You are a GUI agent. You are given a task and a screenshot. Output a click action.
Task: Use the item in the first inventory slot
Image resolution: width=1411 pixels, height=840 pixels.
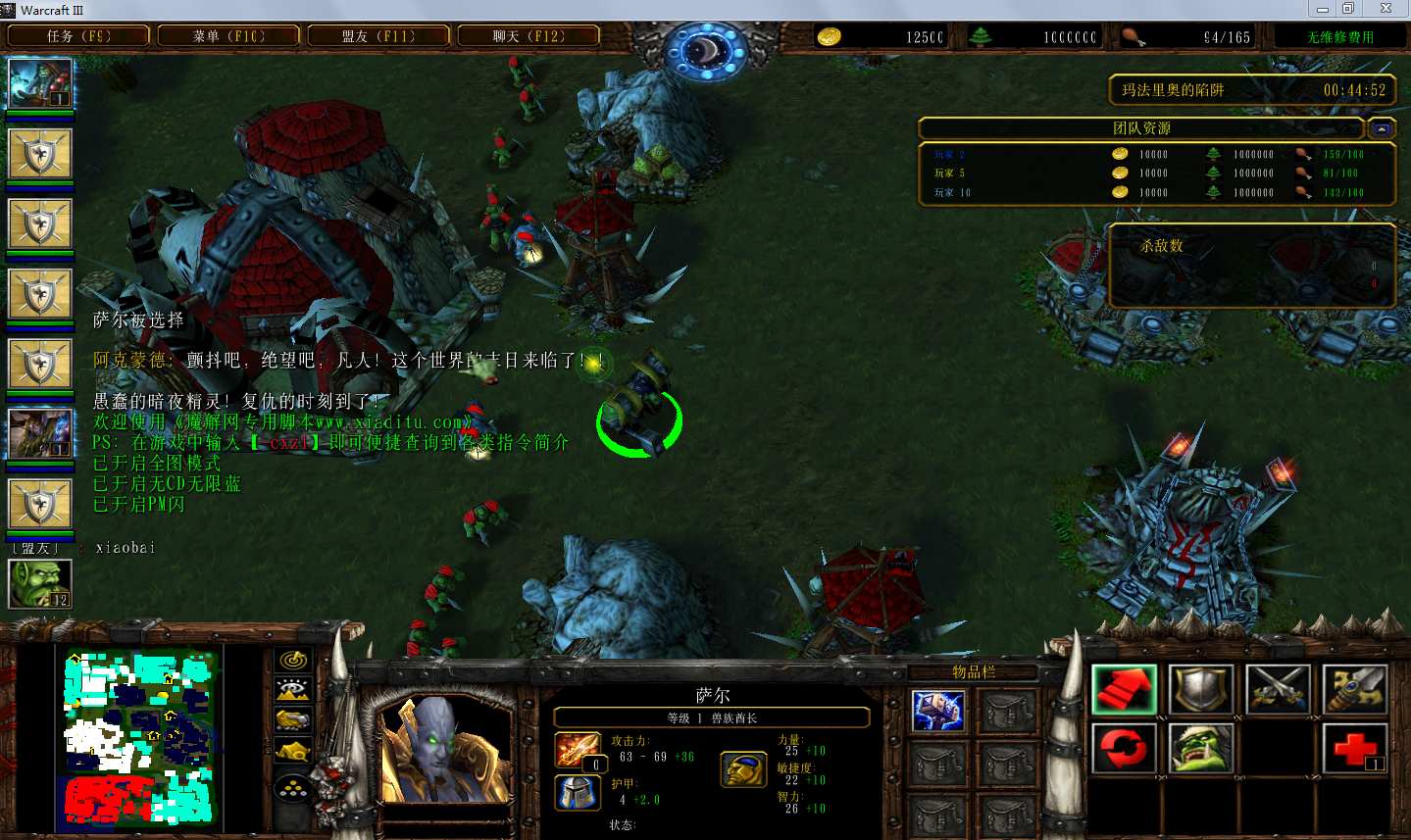point(937,712)
